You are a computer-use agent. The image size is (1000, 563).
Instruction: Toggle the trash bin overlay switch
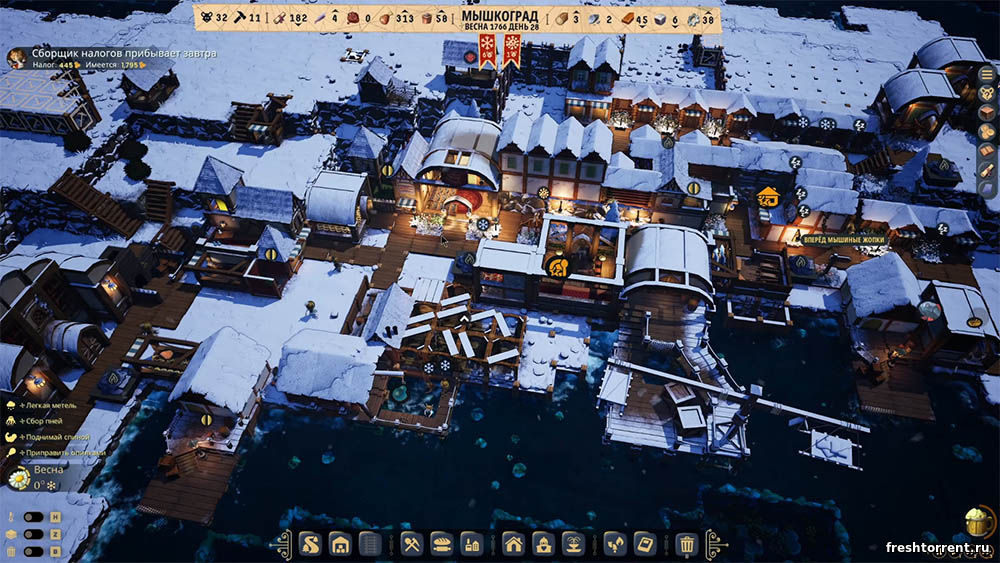(32, 551)
